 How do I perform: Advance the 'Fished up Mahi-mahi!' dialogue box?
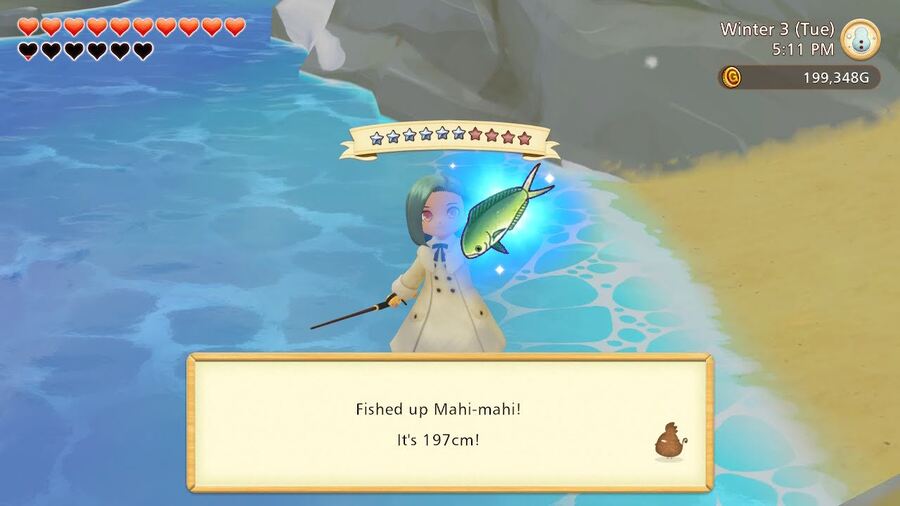(x=449, y=423)
